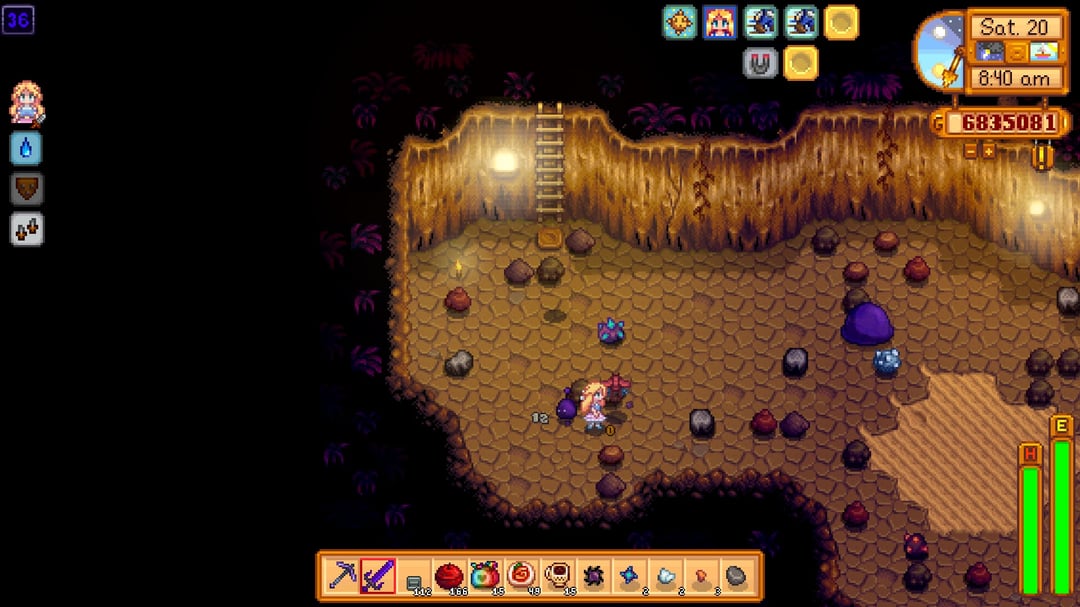
Task: Click the blue flame status icon
Action: (x=26, y=148)
